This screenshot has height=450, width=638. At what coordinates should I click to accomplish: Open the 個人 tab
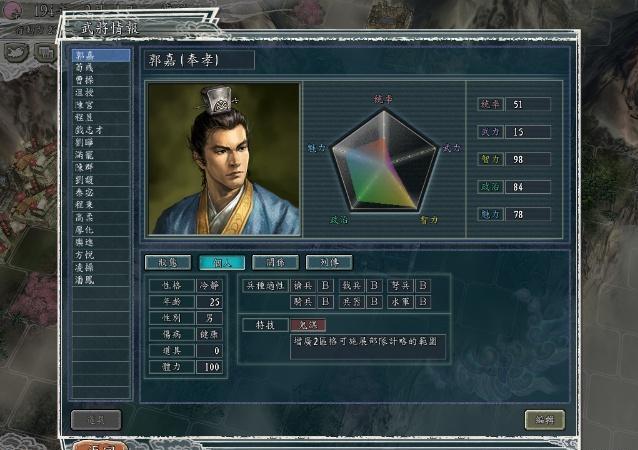pyautogui.click(x=221, y=262)
